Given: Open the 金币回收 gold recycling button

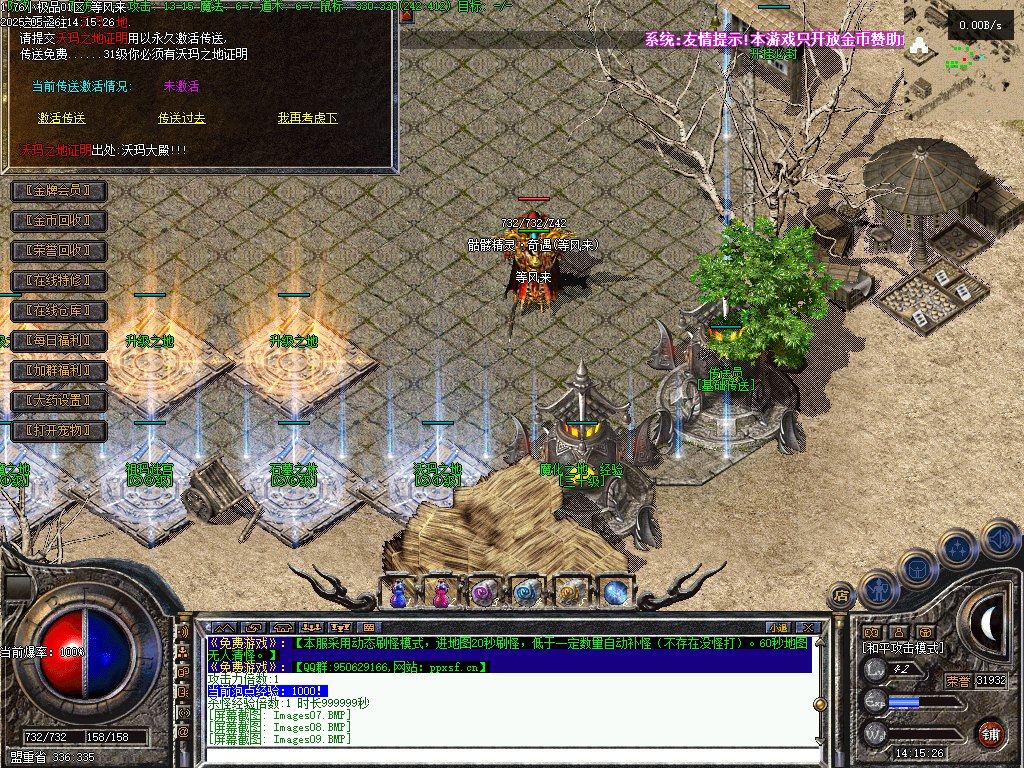Looking at the screenshot, I should (x=58, y=221).
